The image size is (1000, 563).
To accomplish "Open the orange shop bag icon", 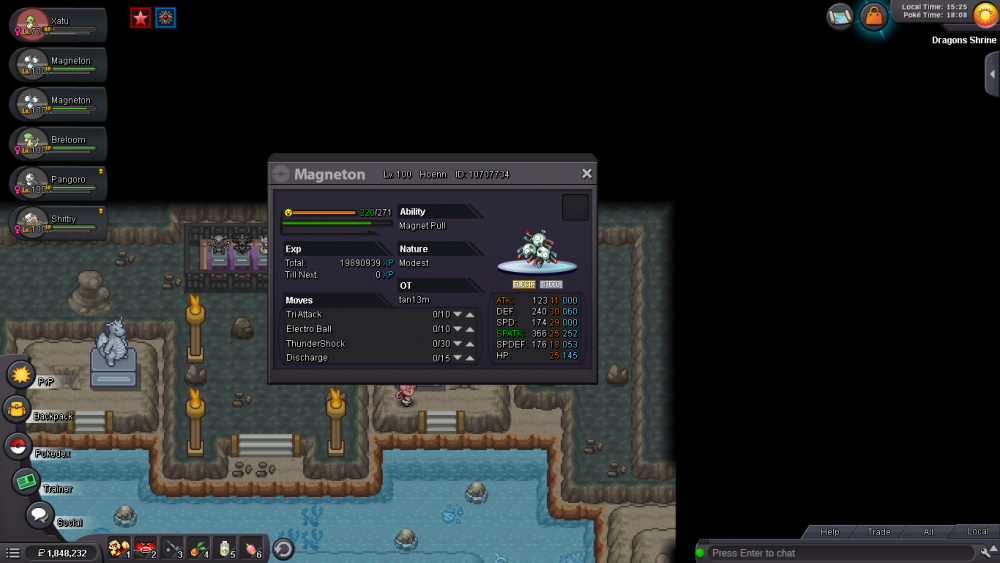I will coord(874,17).
